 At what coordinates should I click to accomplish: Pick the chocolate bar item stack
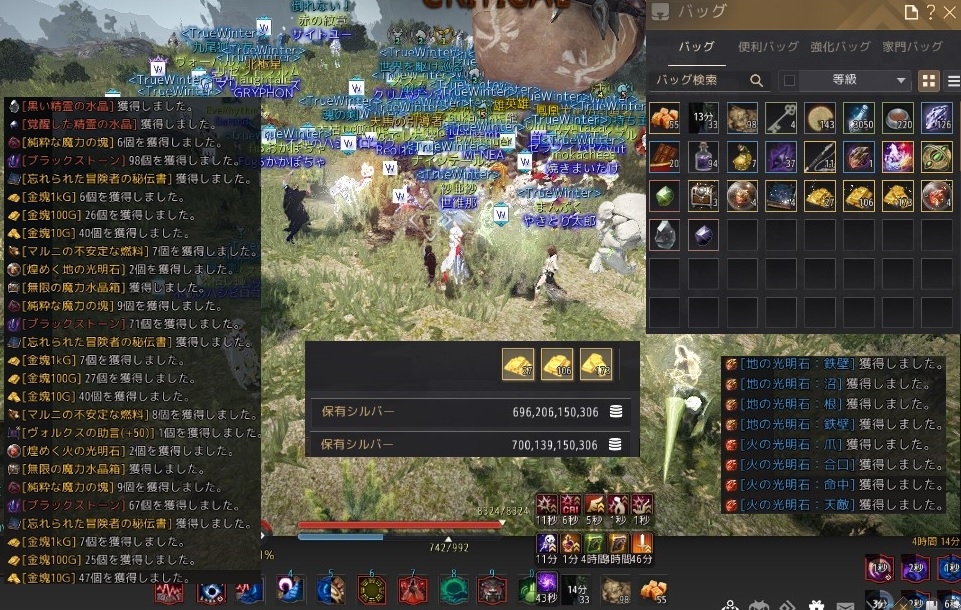(x=665, y=156)
